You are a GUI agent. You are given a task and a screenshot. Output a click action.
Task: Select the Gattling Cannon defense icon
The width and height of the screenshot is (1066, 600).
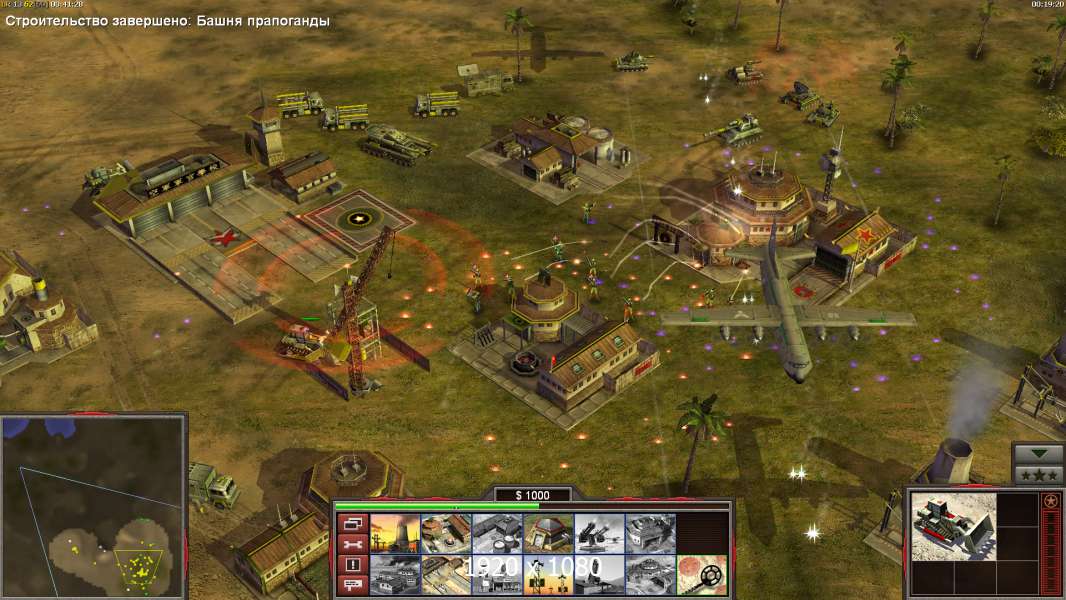point(599,533)
